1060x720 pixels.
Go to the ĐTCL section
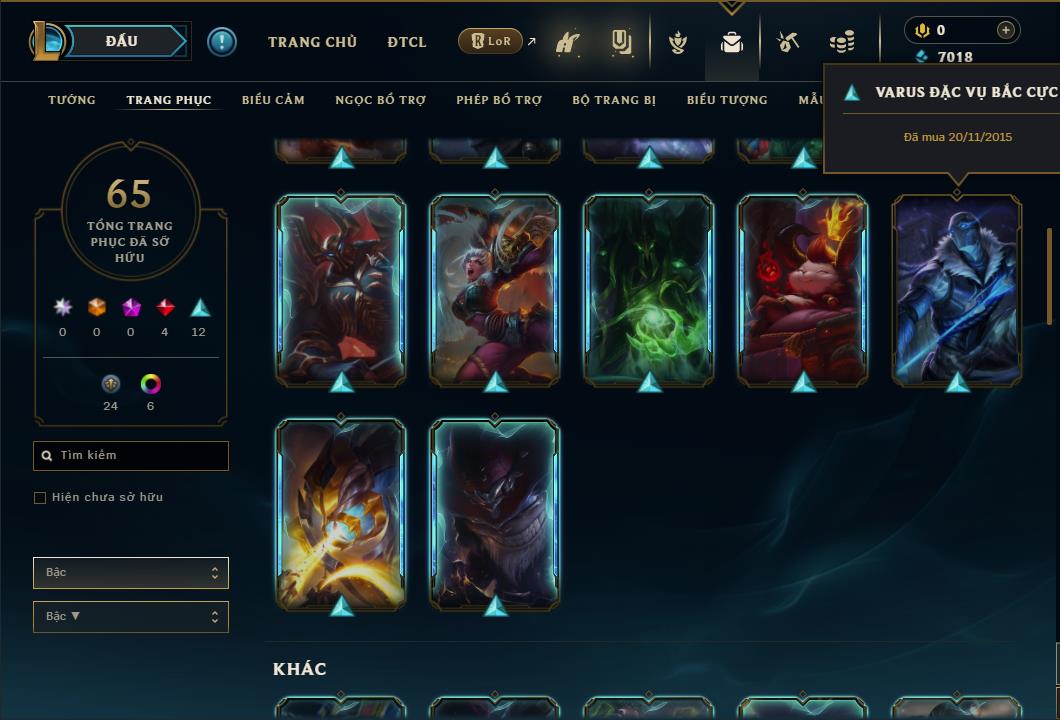click(x=407, y=42)
